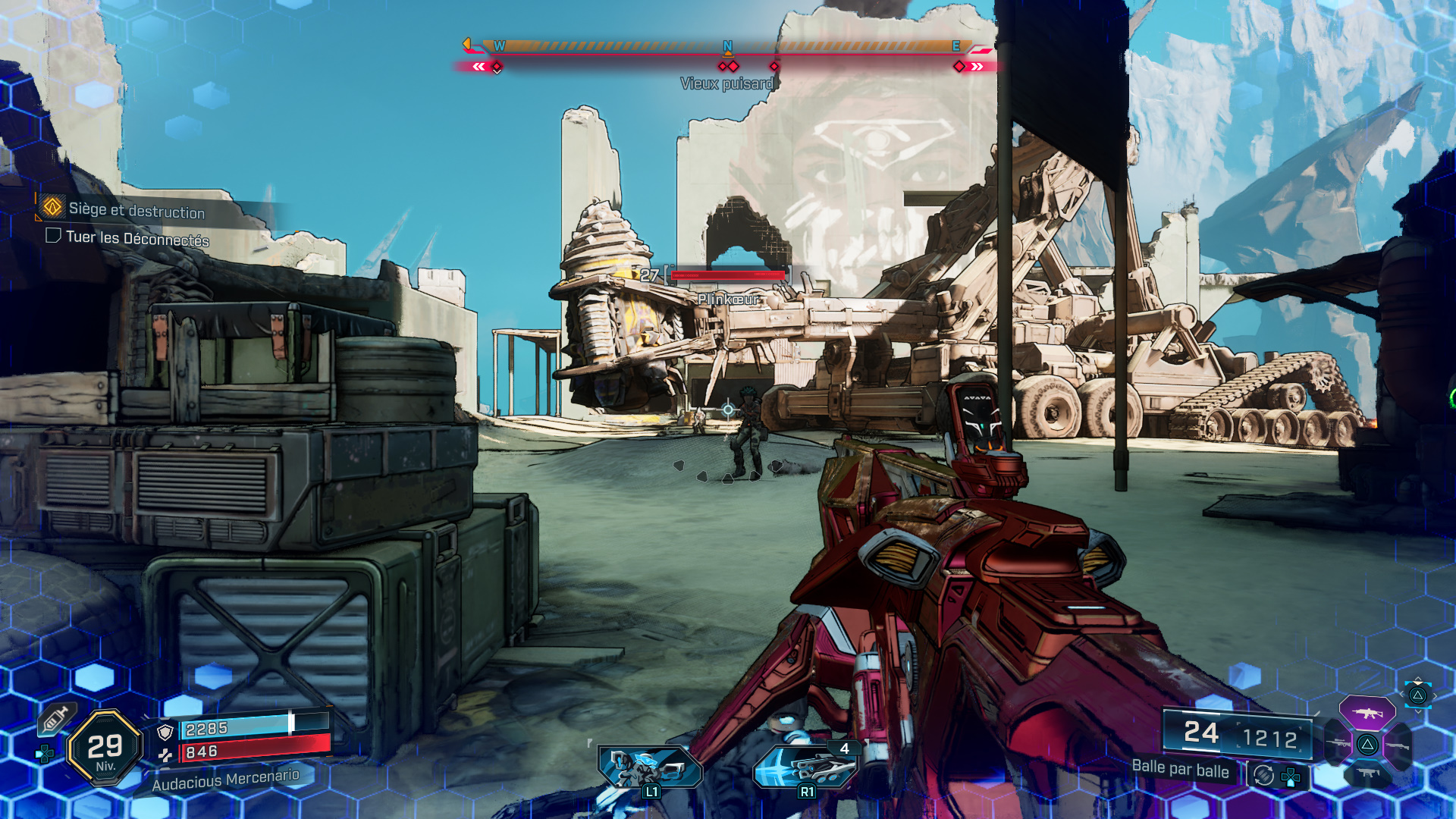Click the Vieux puisard location label
Viewport: 1456px width, 819px height.
pyautogui.click(x=727, y=84)
